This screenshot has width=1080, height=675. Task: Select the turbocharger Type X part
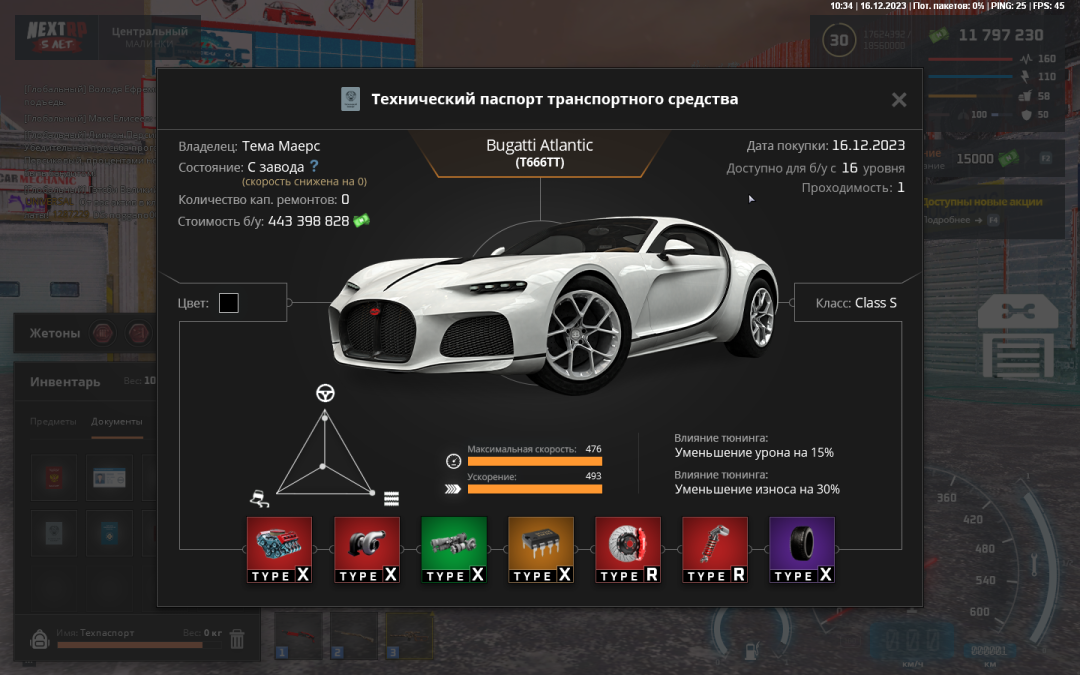[x=366, y=549]
